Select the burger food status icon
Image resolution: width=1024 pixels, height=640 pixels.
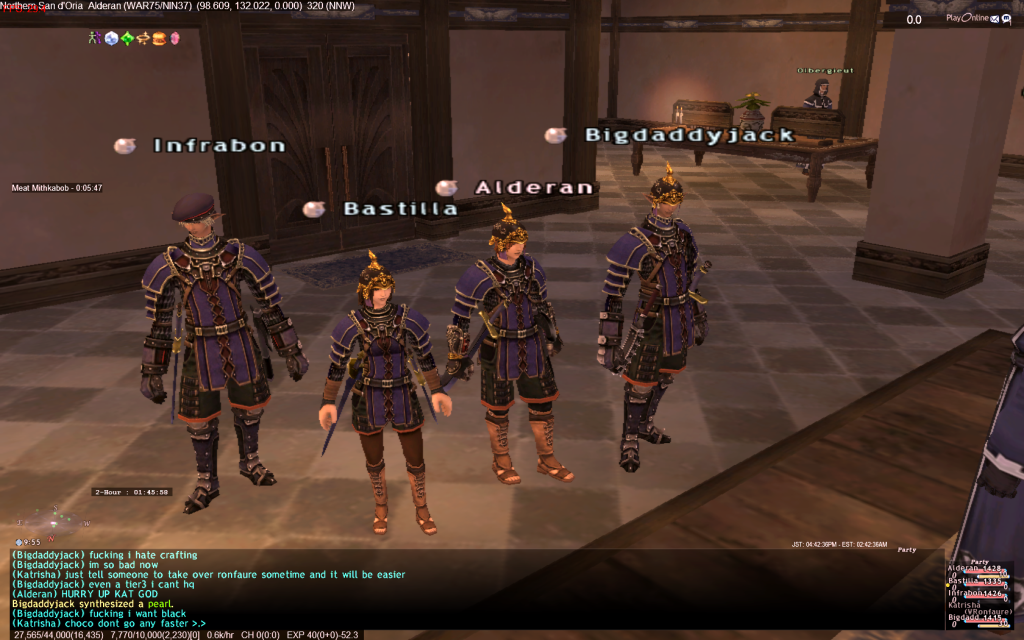click(x=158, y=38)
